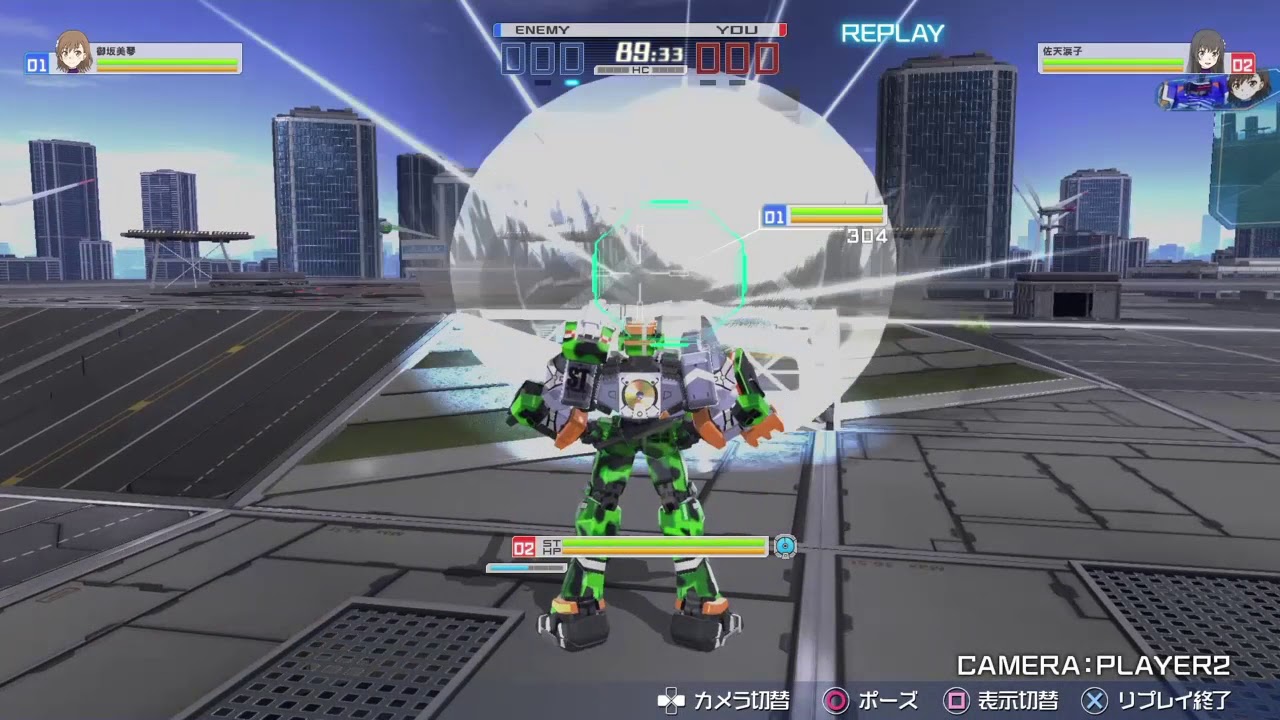
Task: Click the partner pilot portrait beside the blue mech
Action: click(1242, 91)
